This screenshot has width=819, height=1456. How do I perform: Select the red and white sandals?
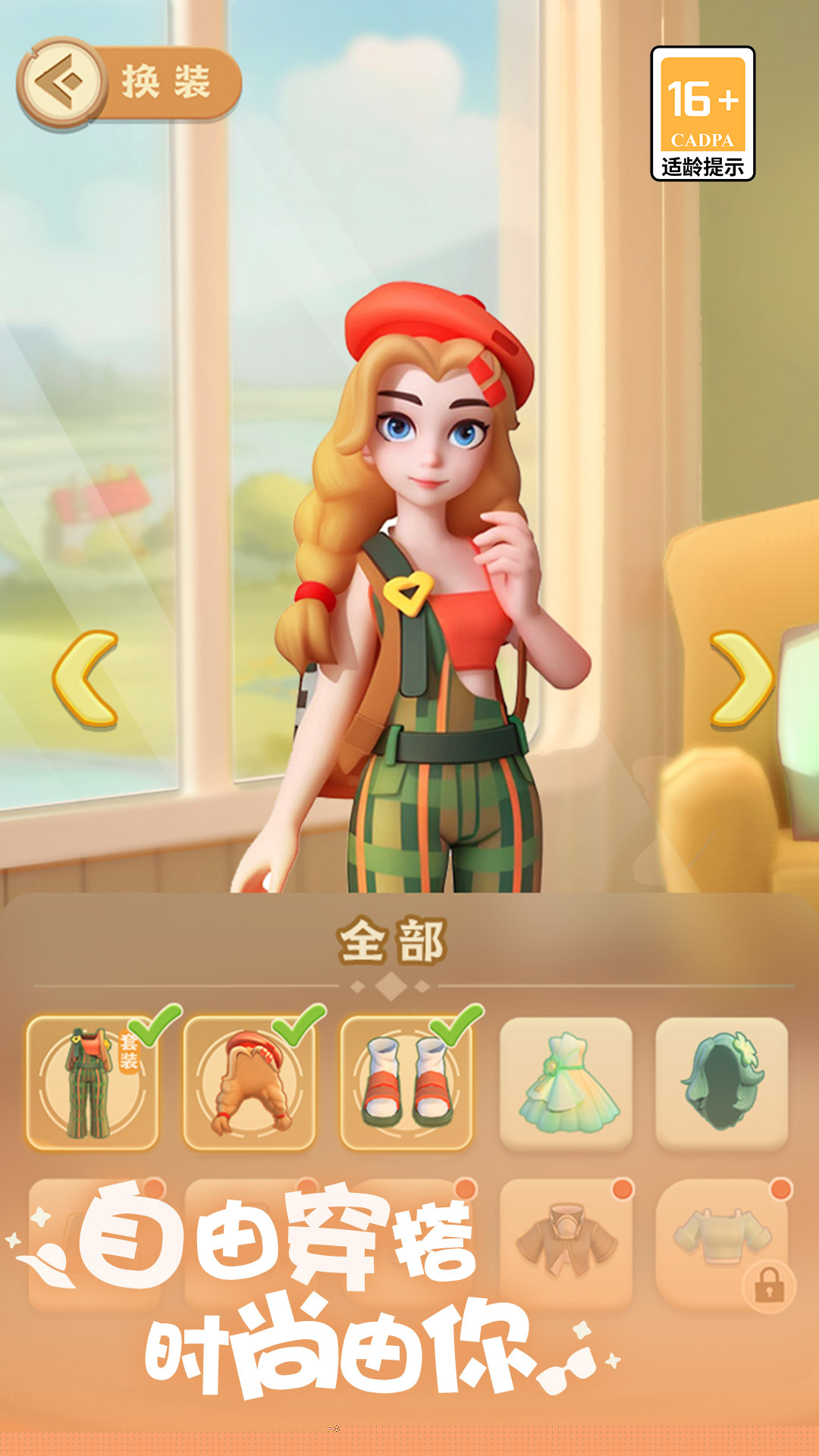pyautogui.click(x=406, y=1082)
